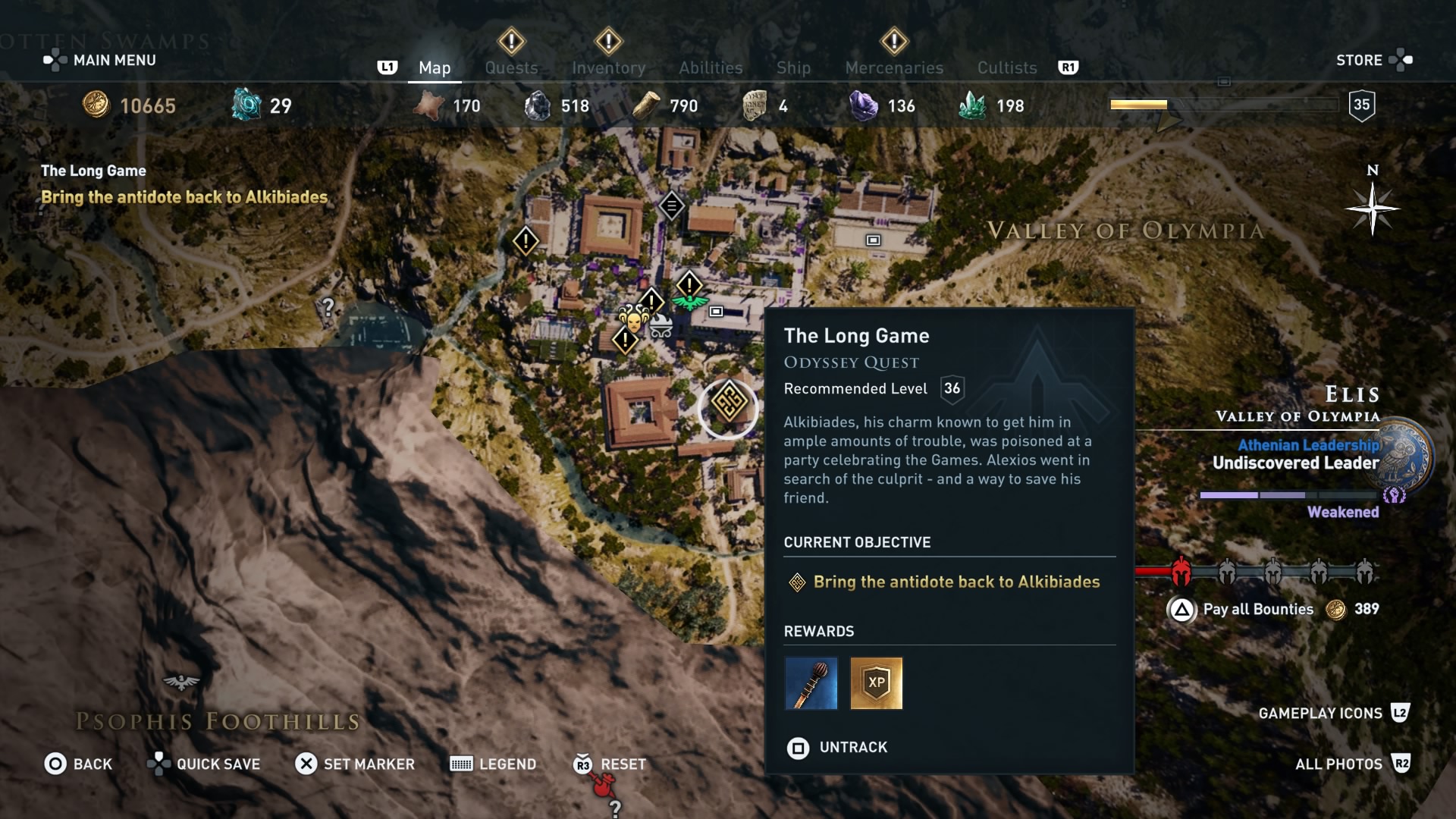Viewport: 1456px width, 819px height.
Task: Toggle Gameplay Icons visibility
Action: coord(1319,713)
